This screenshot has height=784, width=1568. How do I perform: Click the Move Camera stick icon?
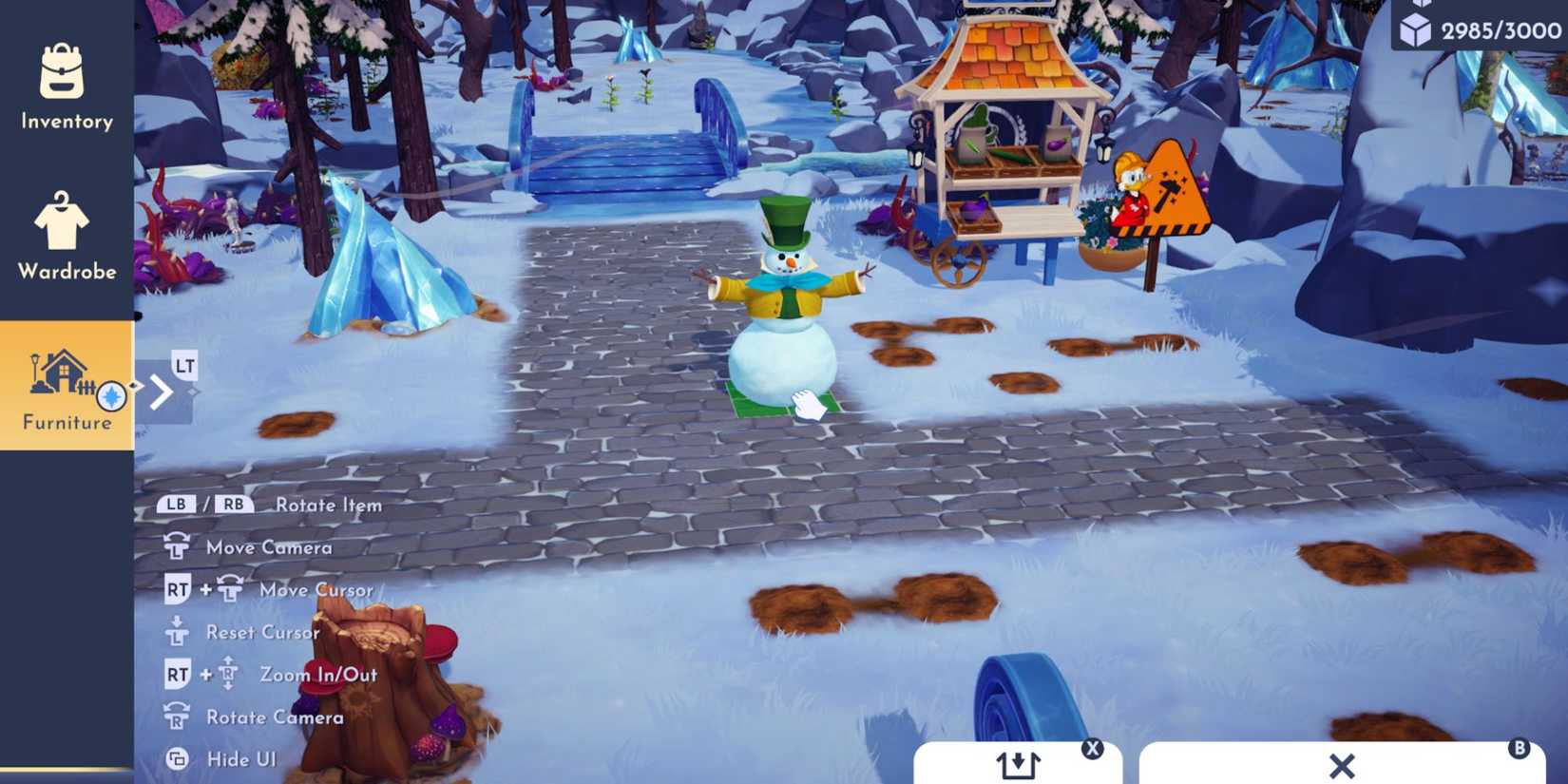(177, 546)
